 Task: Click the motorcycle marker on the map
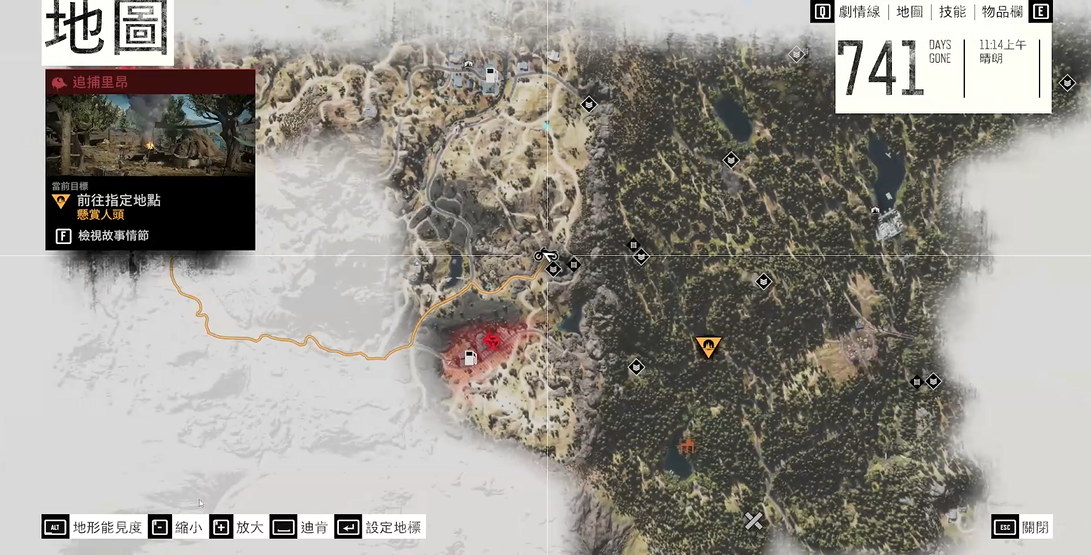click(x=545, y=254)
